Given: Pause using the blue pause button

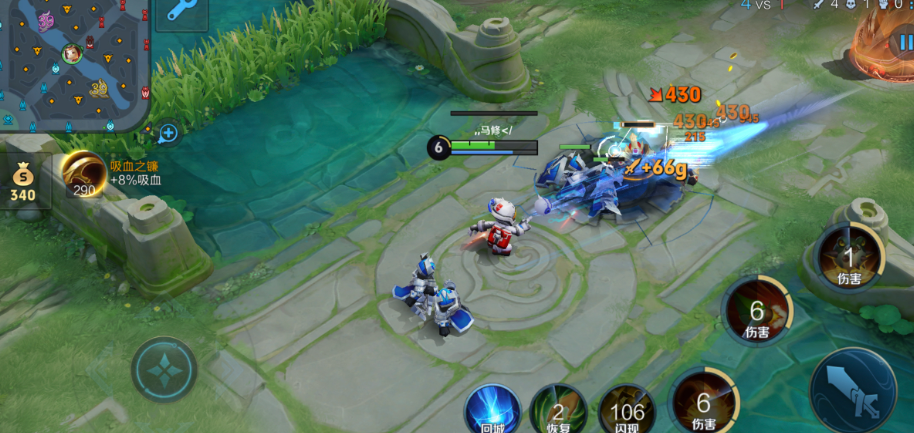Looking at the screenshot, I should pyautogui.click(x=903, y=42).
